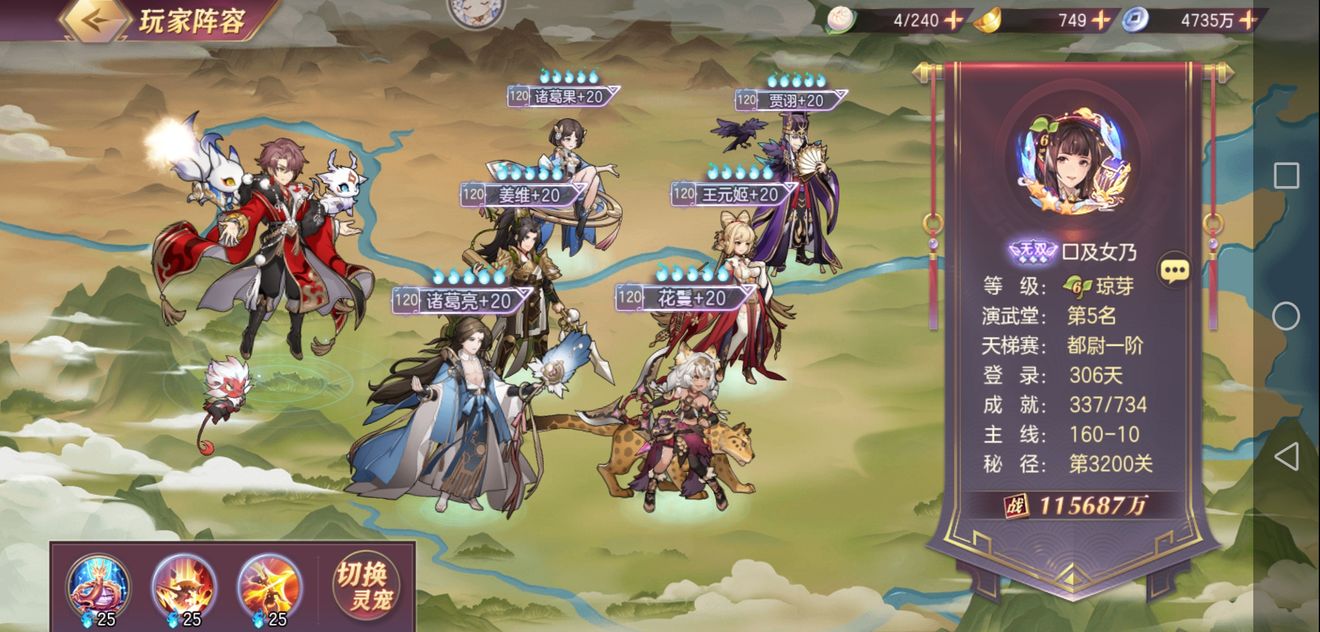Choose the flaming ground-smash skill icon
This screenshot has height=632, width=1320.
(x=183, y=585)
